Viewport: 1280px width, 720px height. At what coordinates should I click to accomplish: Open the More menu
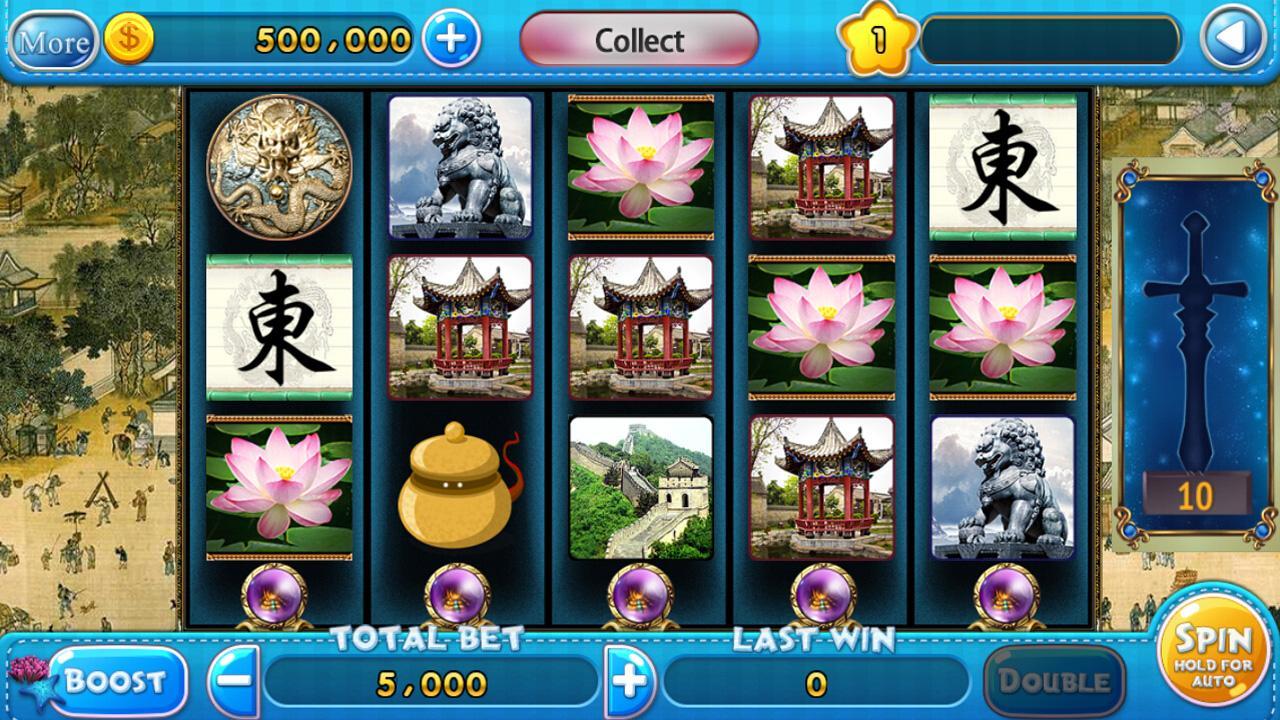pos(55,40)
